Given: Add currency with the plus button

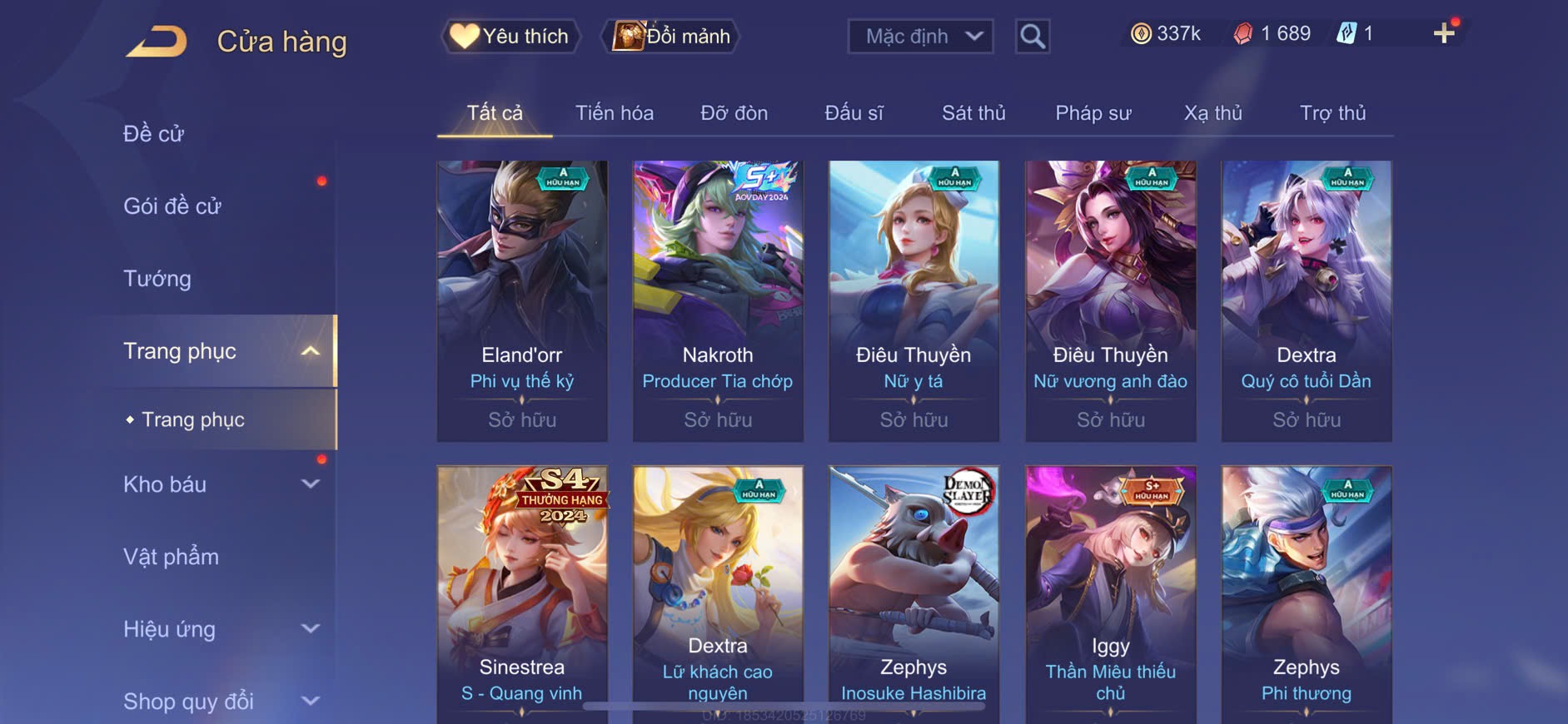Looking at the screenshot, I should (x=1444, y=34).
